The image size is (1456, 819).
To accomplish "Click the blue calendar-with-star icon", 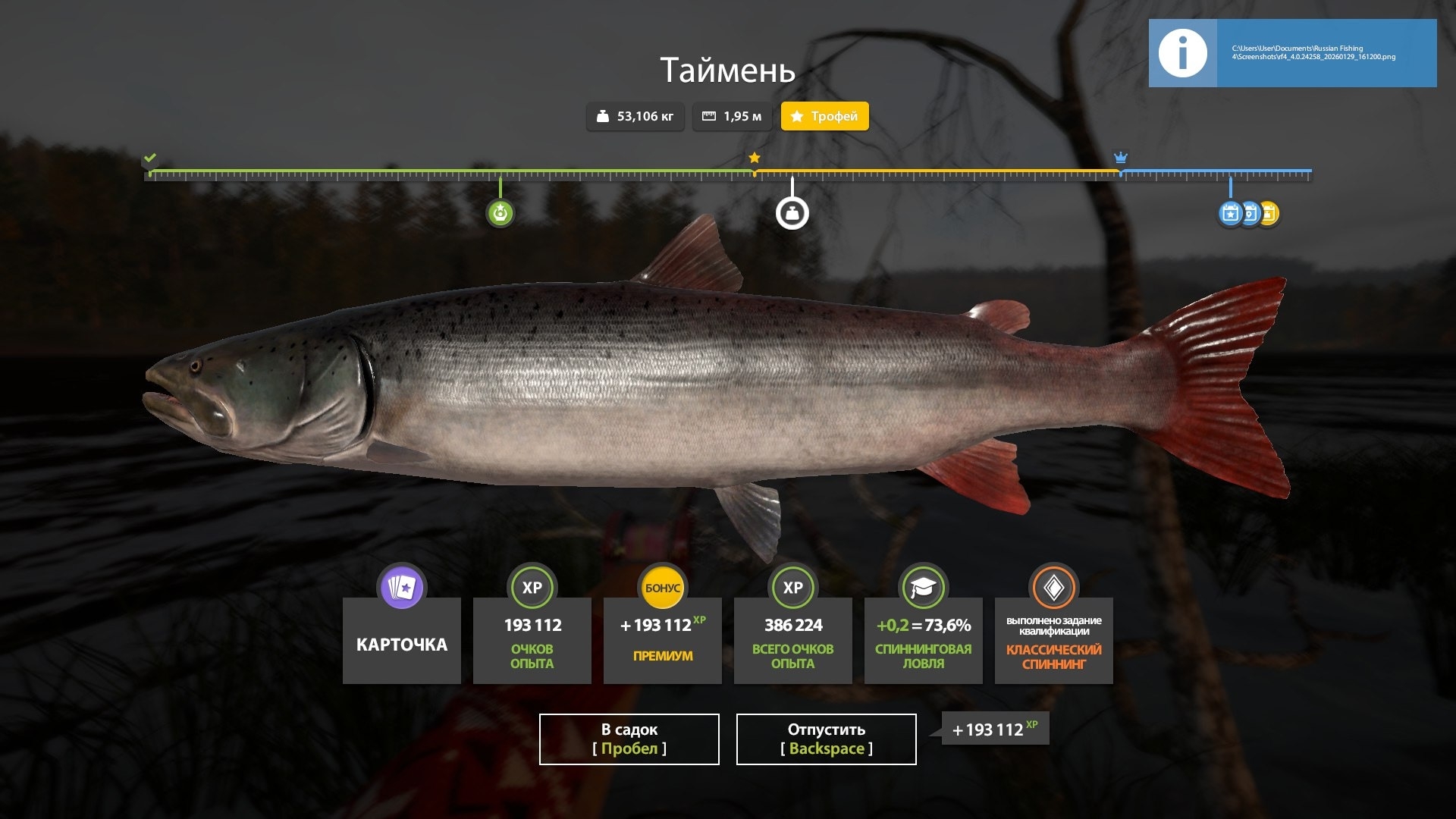I will 1230,214.
